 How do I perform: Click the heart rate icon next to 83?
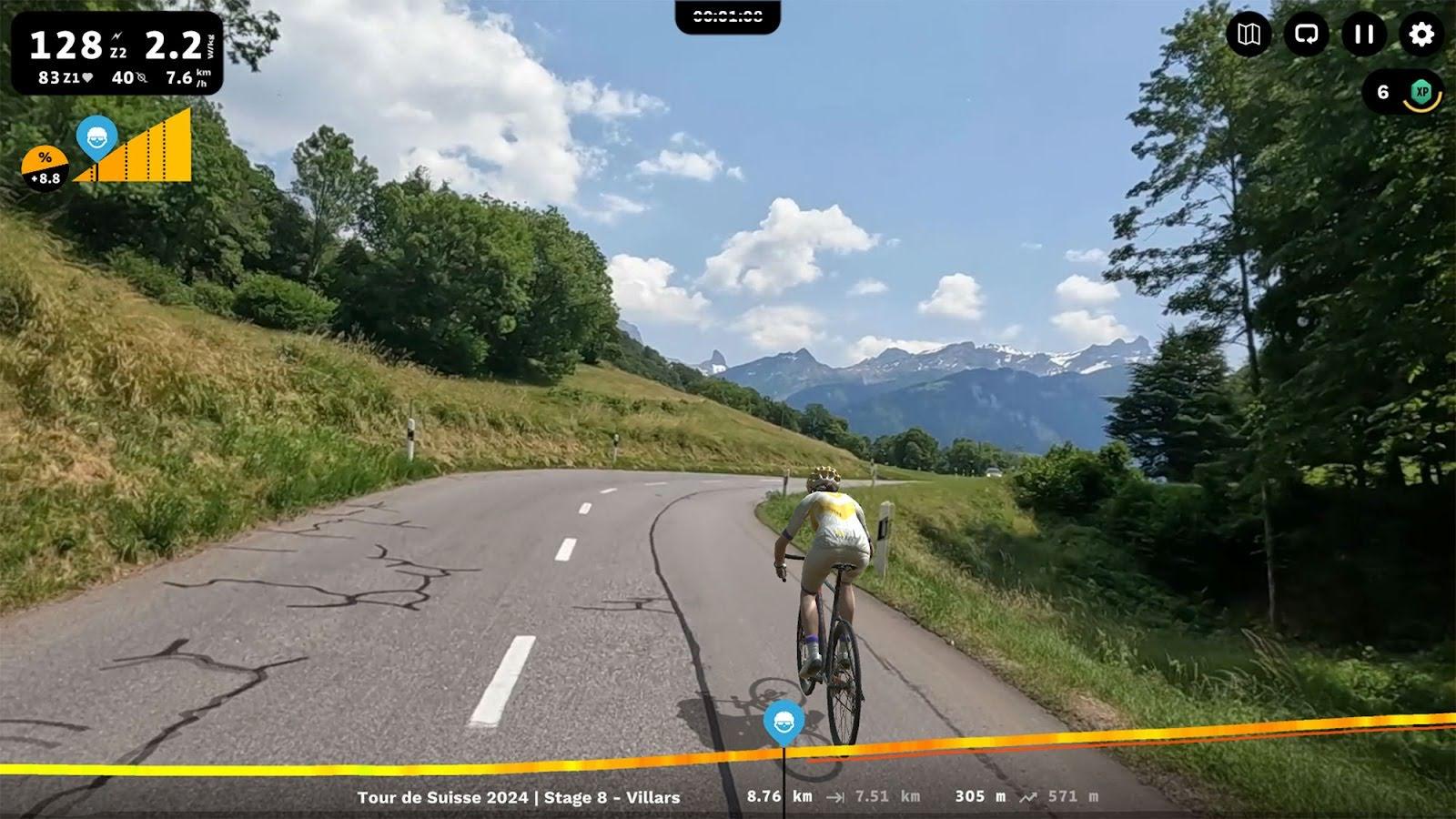tap(87, 79)
